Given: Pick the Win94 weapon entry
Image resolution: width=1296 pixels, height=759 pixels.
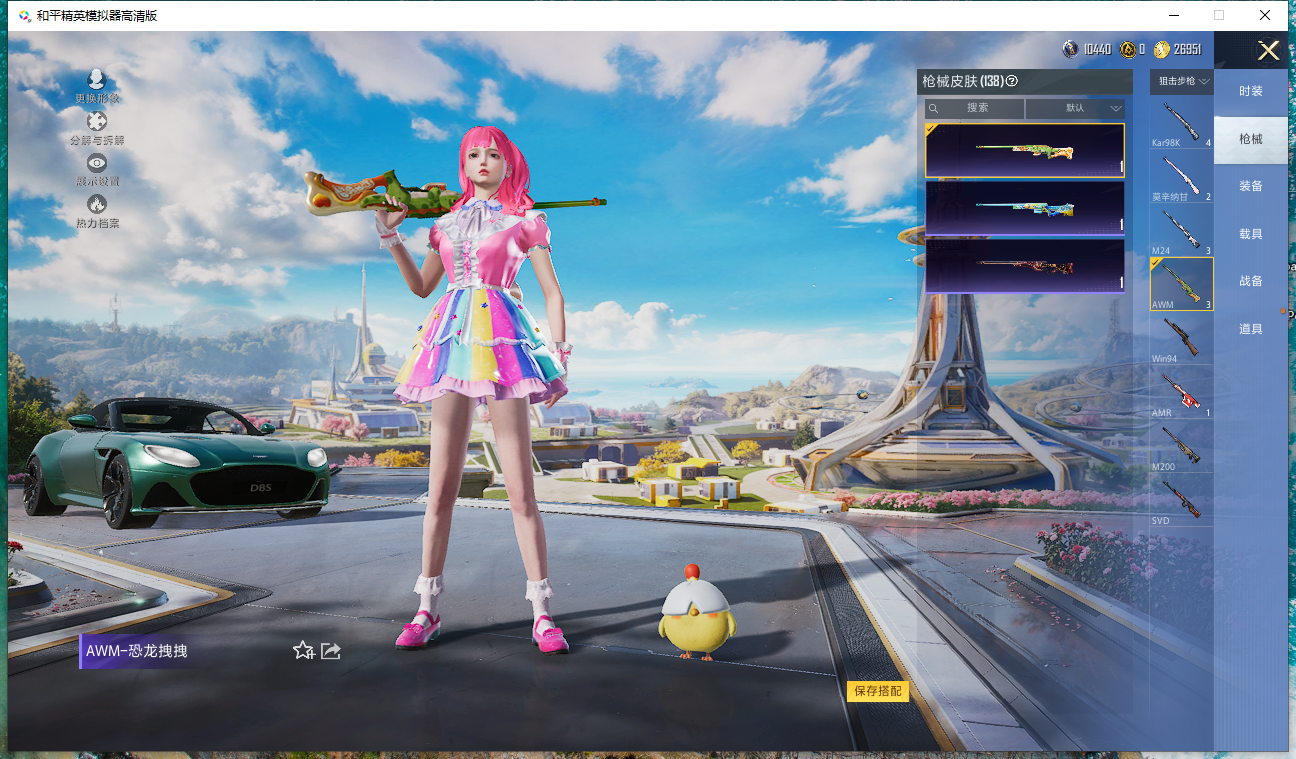Looking at the screenshot, I should pos(1181,339).
